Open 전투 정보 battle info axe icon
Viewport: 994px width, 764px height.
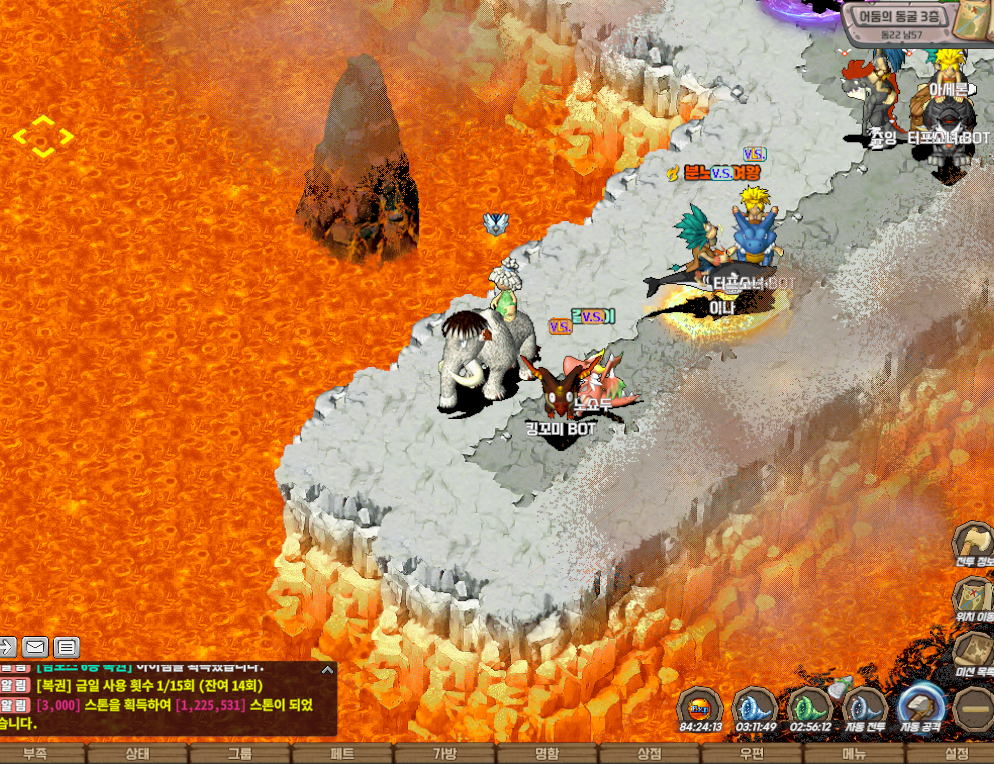coord(971,542)
